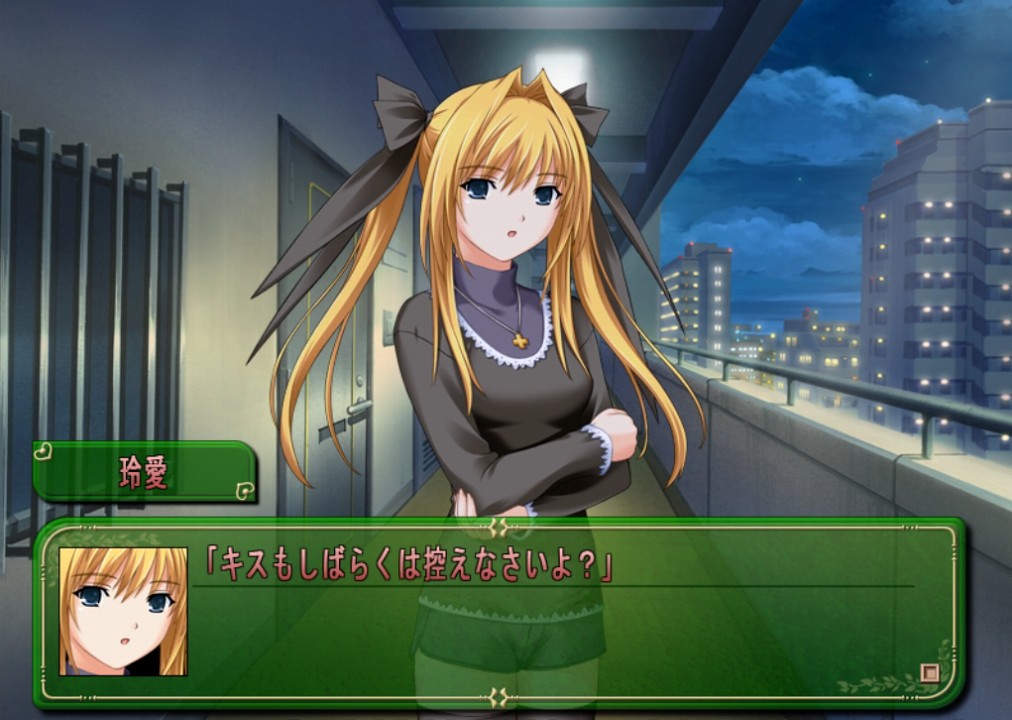Viewport: 1012px width, 720px height.
Task: Click the green dialogue box to continue
Action: pyautogui.click(x=560, y=630)
